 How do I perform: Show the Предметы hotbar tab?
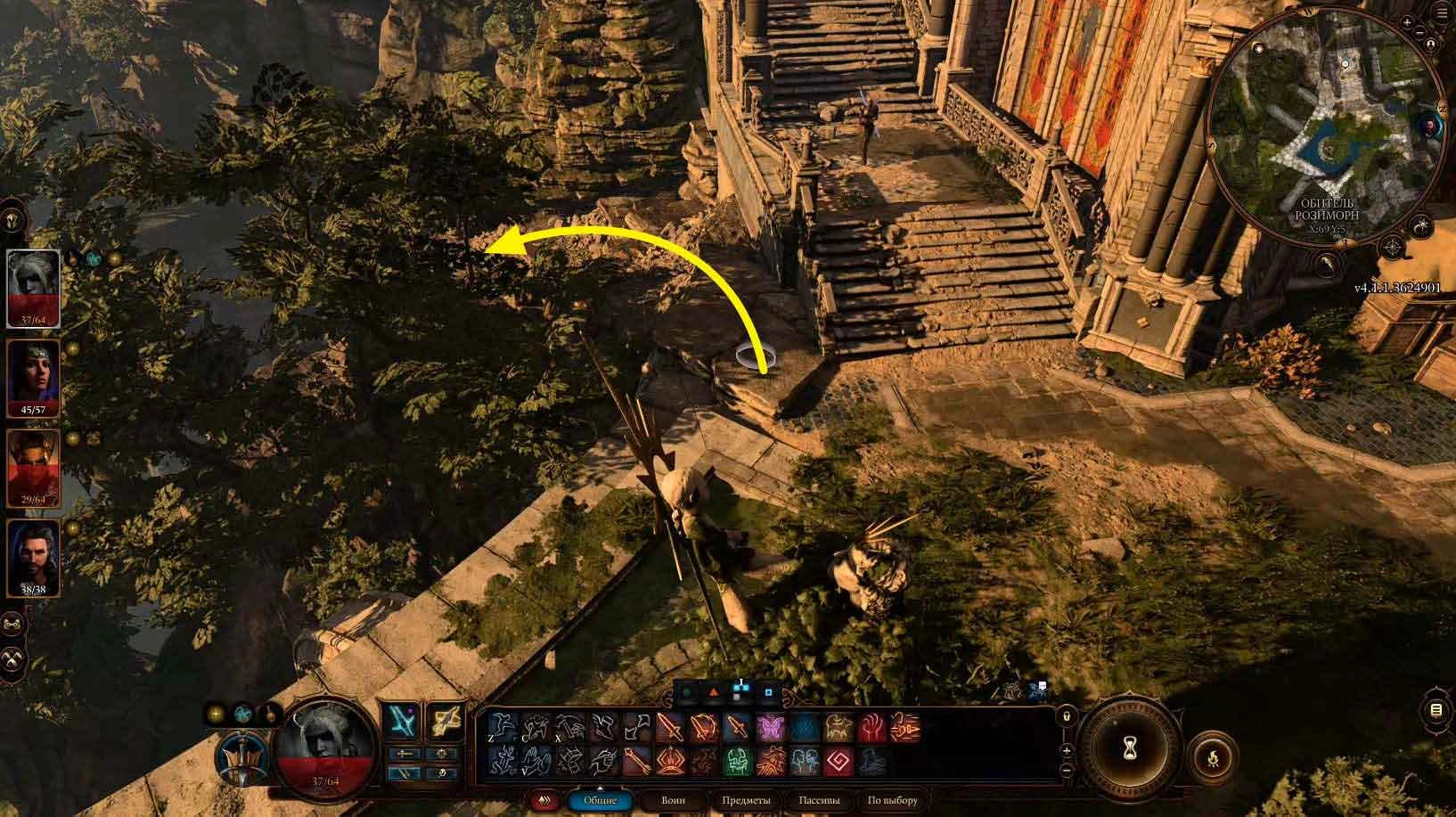(x=746, y=799)
